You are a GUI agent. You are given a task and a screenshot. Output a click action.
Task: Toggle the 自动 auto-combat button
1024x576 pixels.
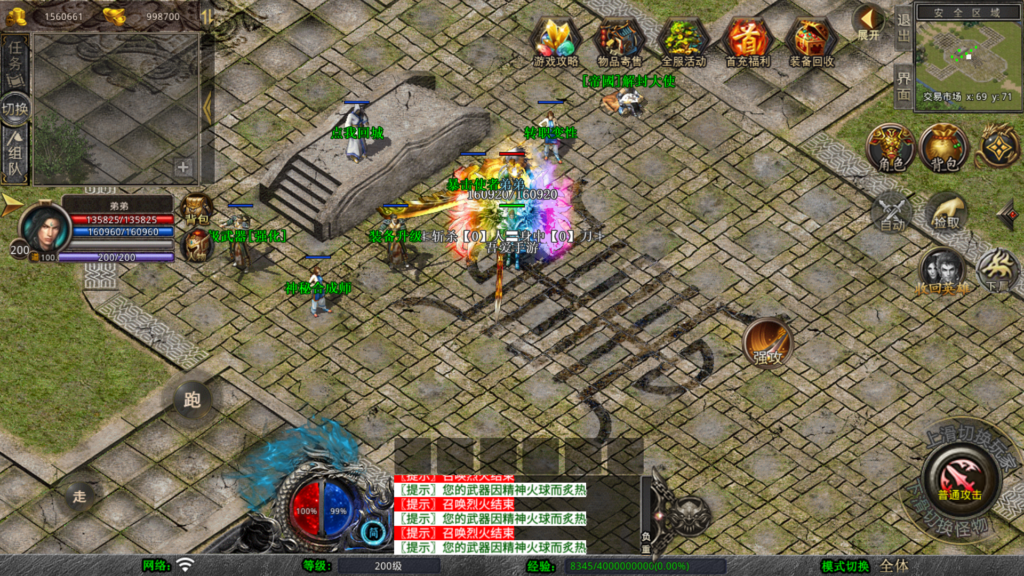coord(891,212)
